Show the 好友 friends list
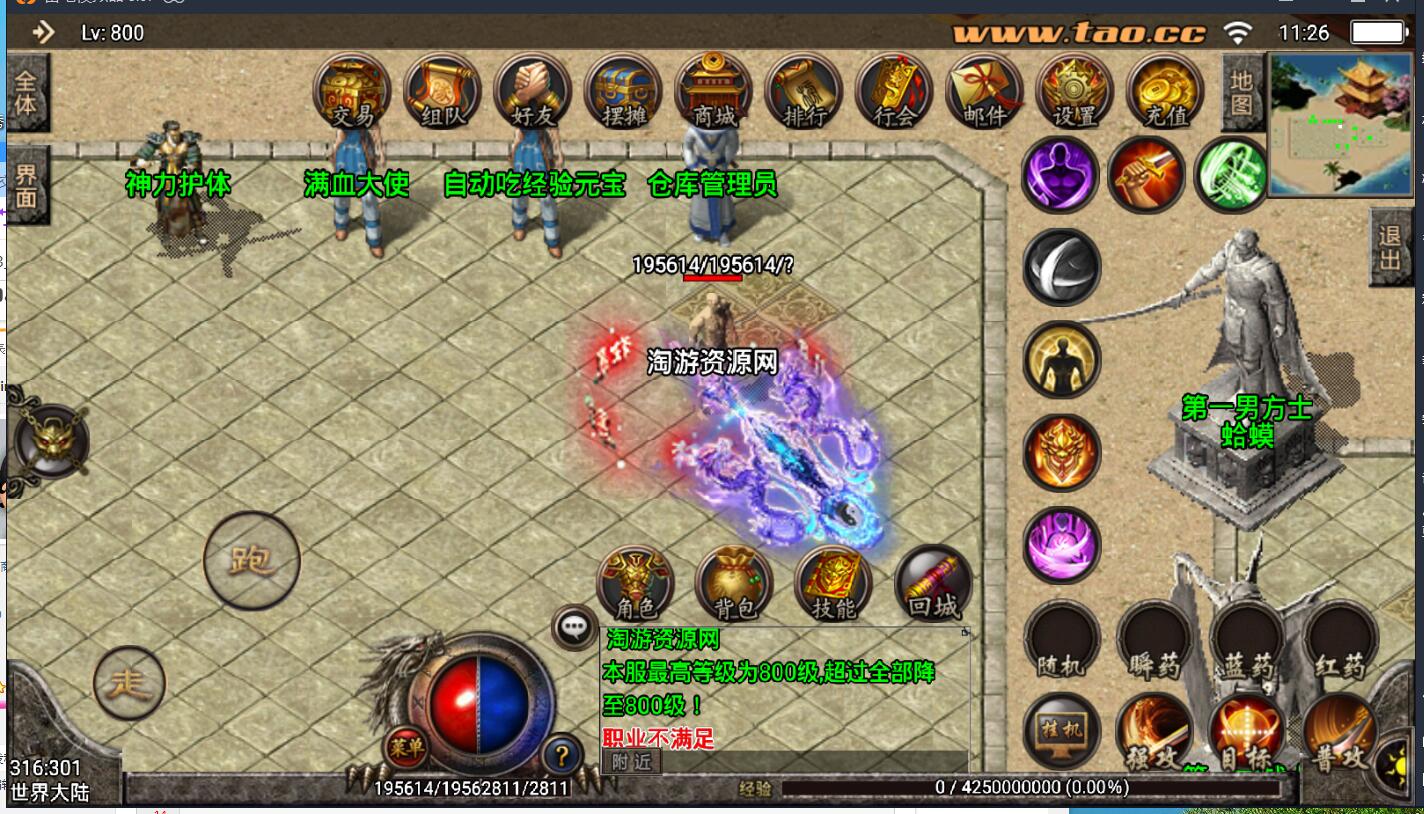Viewport: 1424px width, 814px height. pos(532,92)
